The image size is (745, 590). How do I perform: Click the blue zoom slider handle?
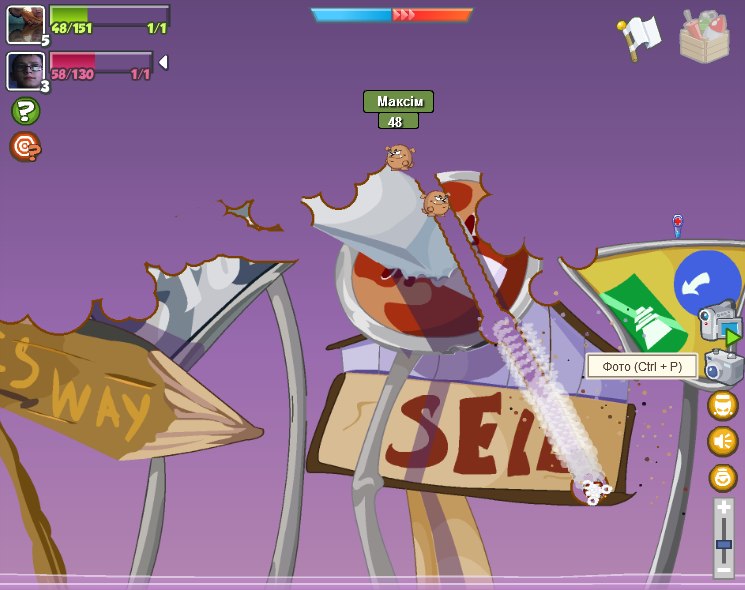coord(723,544)
